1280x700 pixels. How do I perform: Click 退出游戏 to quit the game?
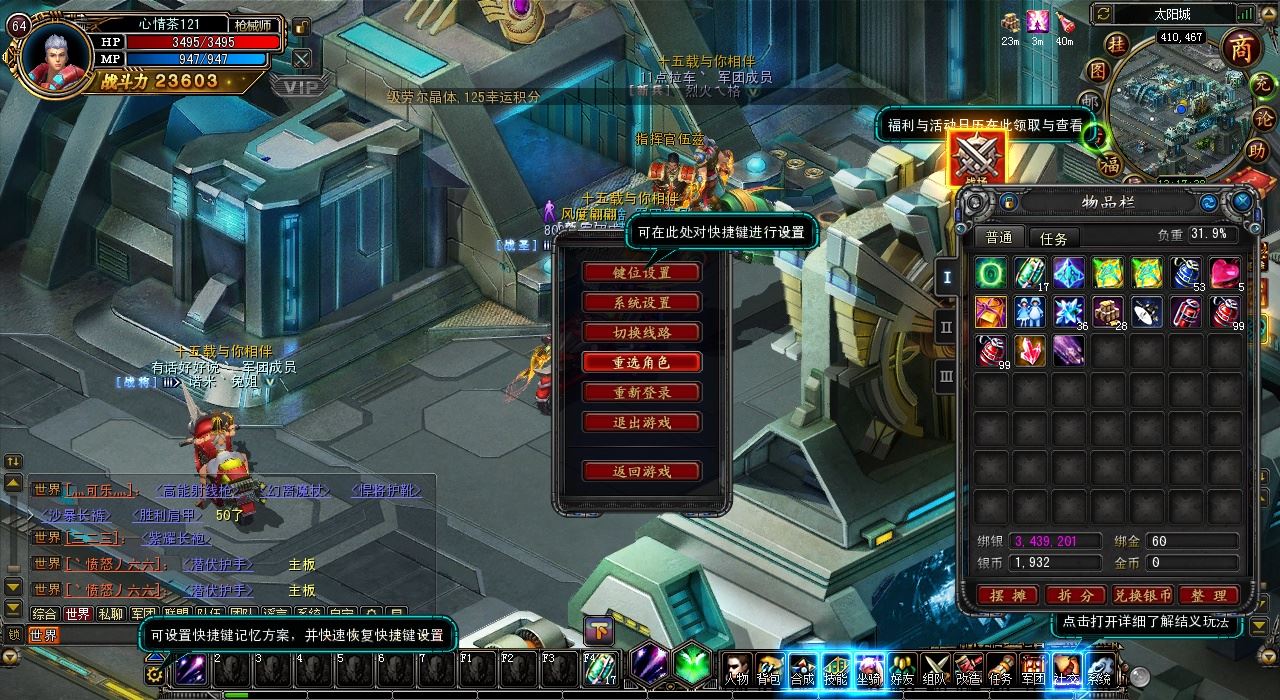[641, 422]
